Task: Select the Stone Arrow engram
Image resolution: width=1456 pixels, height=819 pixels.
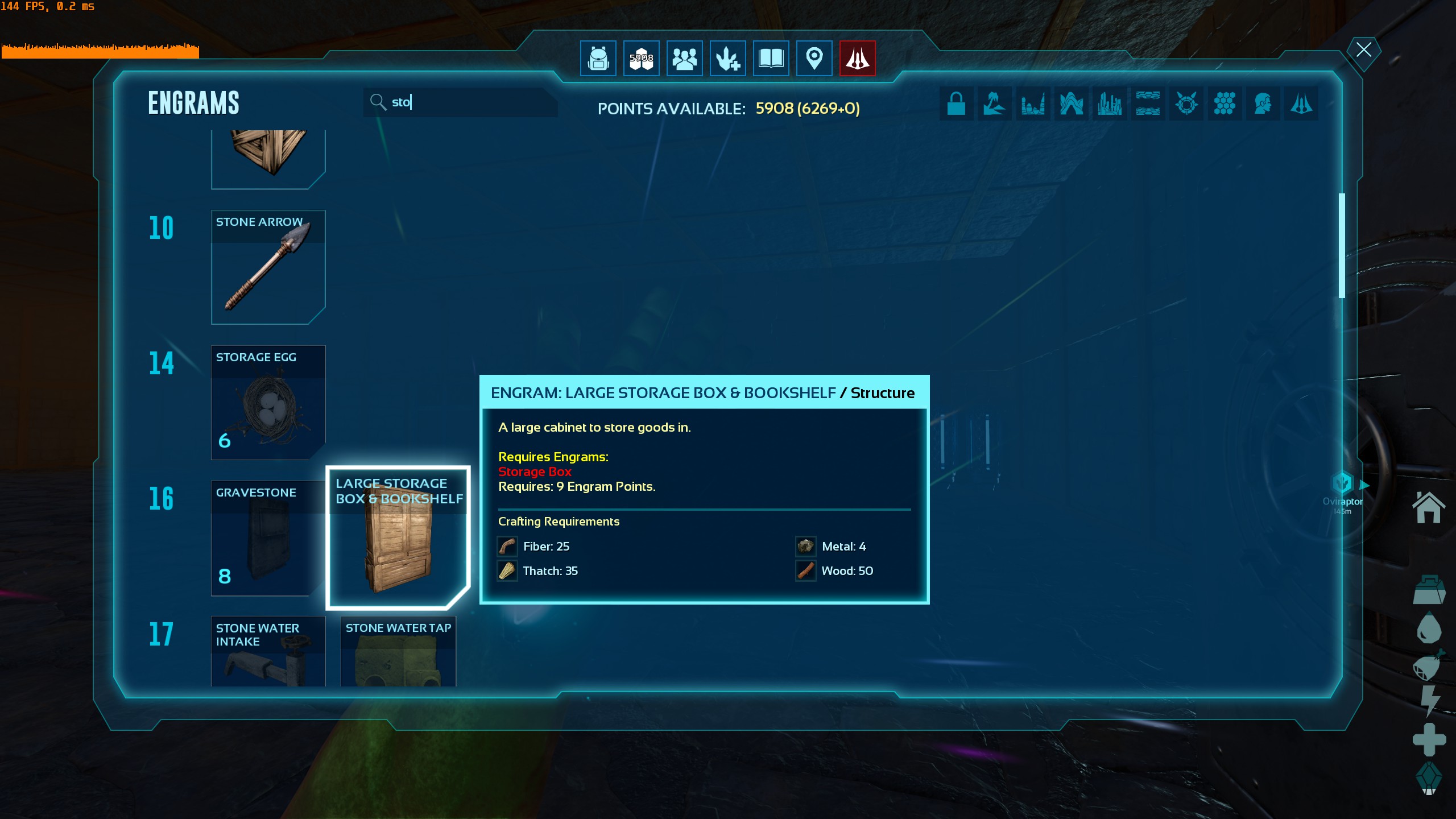Action: point(268,267)
